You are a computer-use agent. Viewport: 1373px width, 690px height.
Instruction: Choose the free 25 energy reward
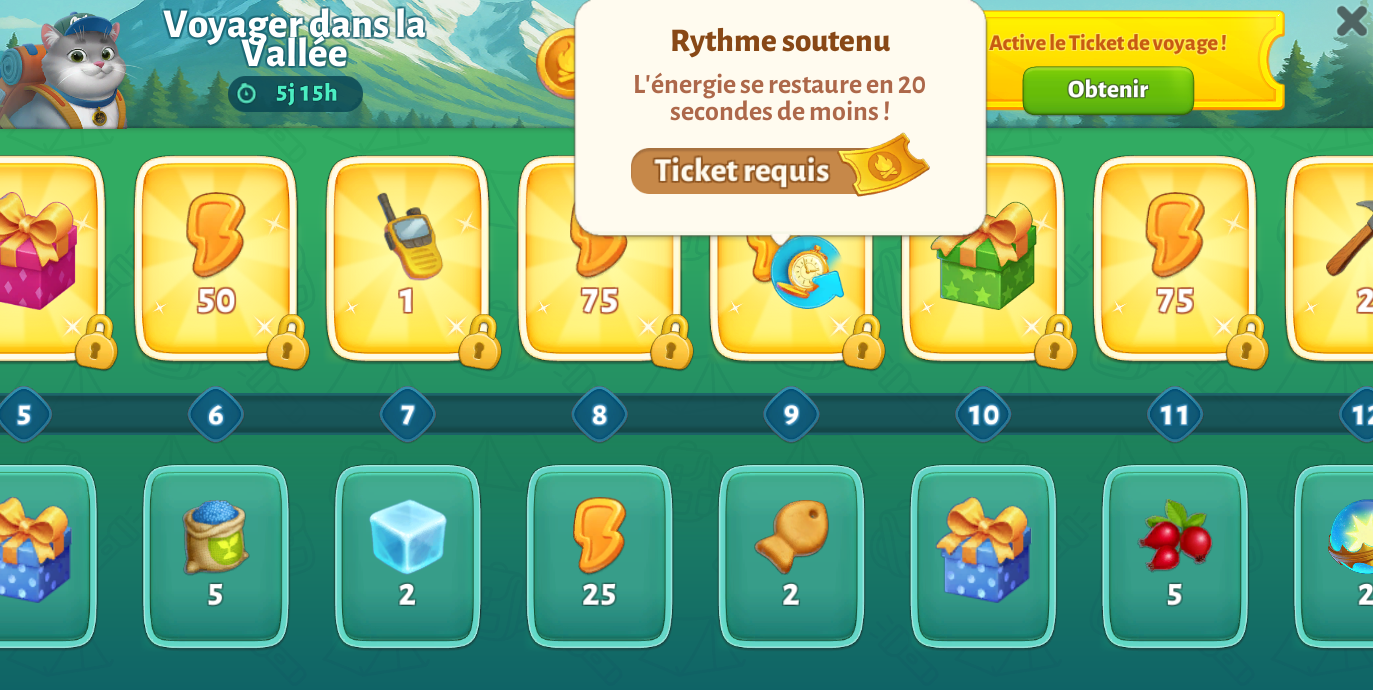tap(599, 555)
